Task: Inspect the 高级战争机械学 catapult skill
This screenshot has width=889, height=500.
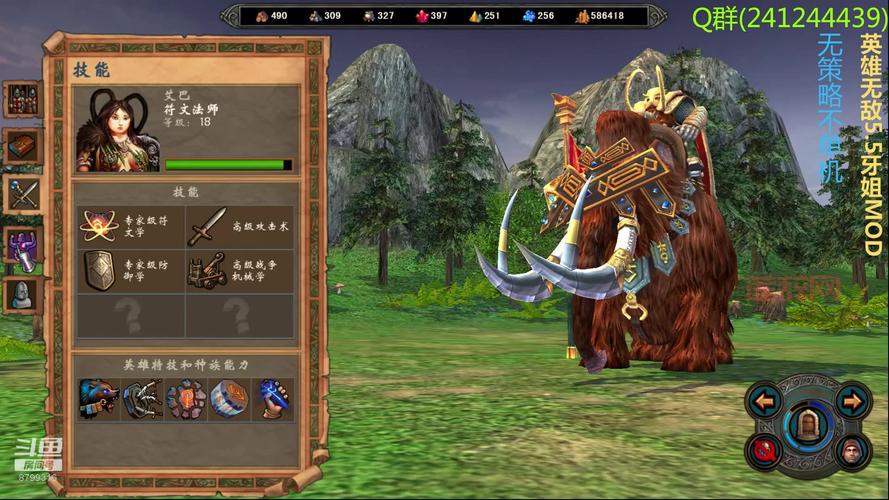Action: [x=208, y=270]
